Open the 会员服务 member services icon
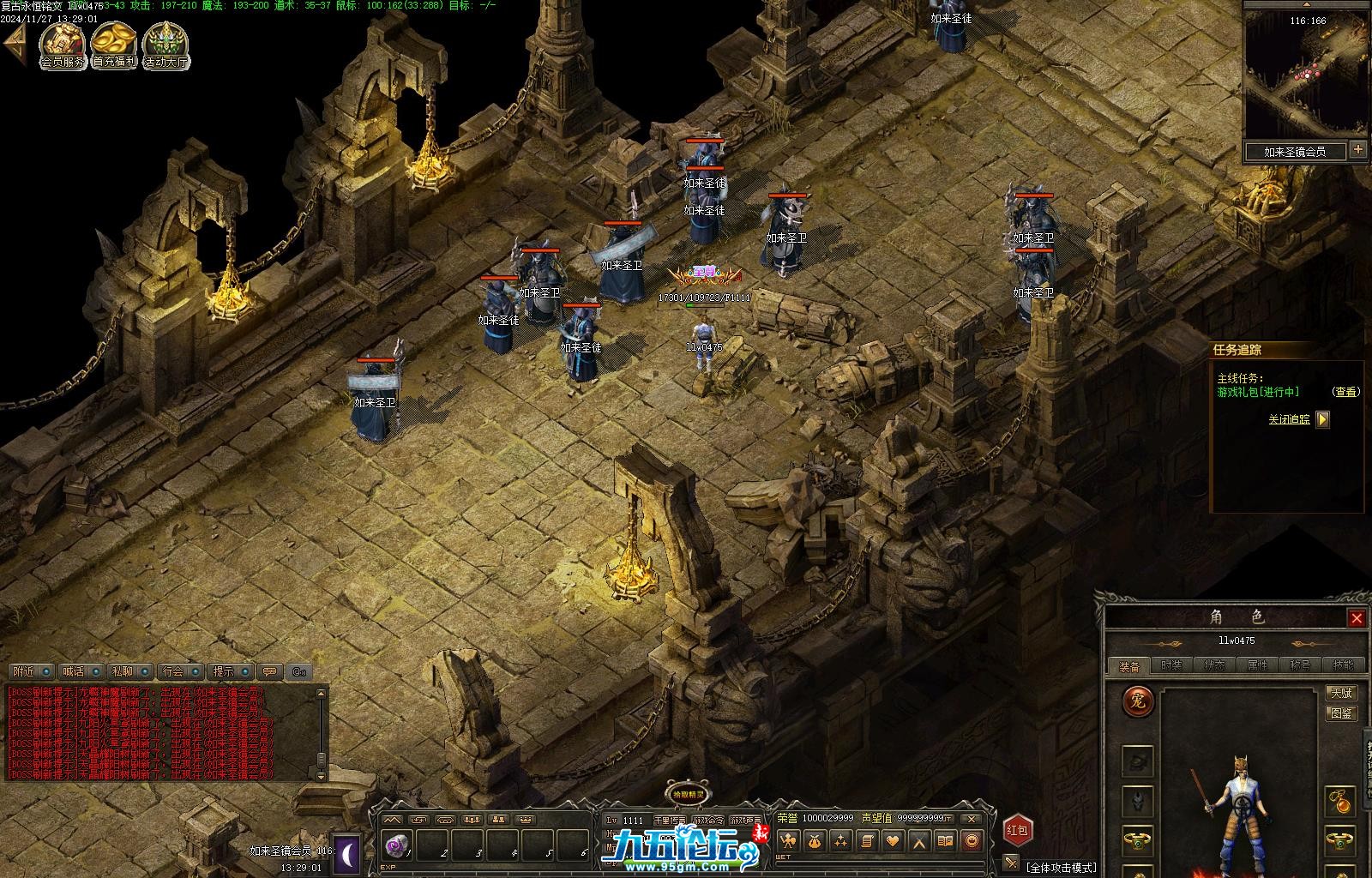The image size is (1372, 878). (63, 45)
